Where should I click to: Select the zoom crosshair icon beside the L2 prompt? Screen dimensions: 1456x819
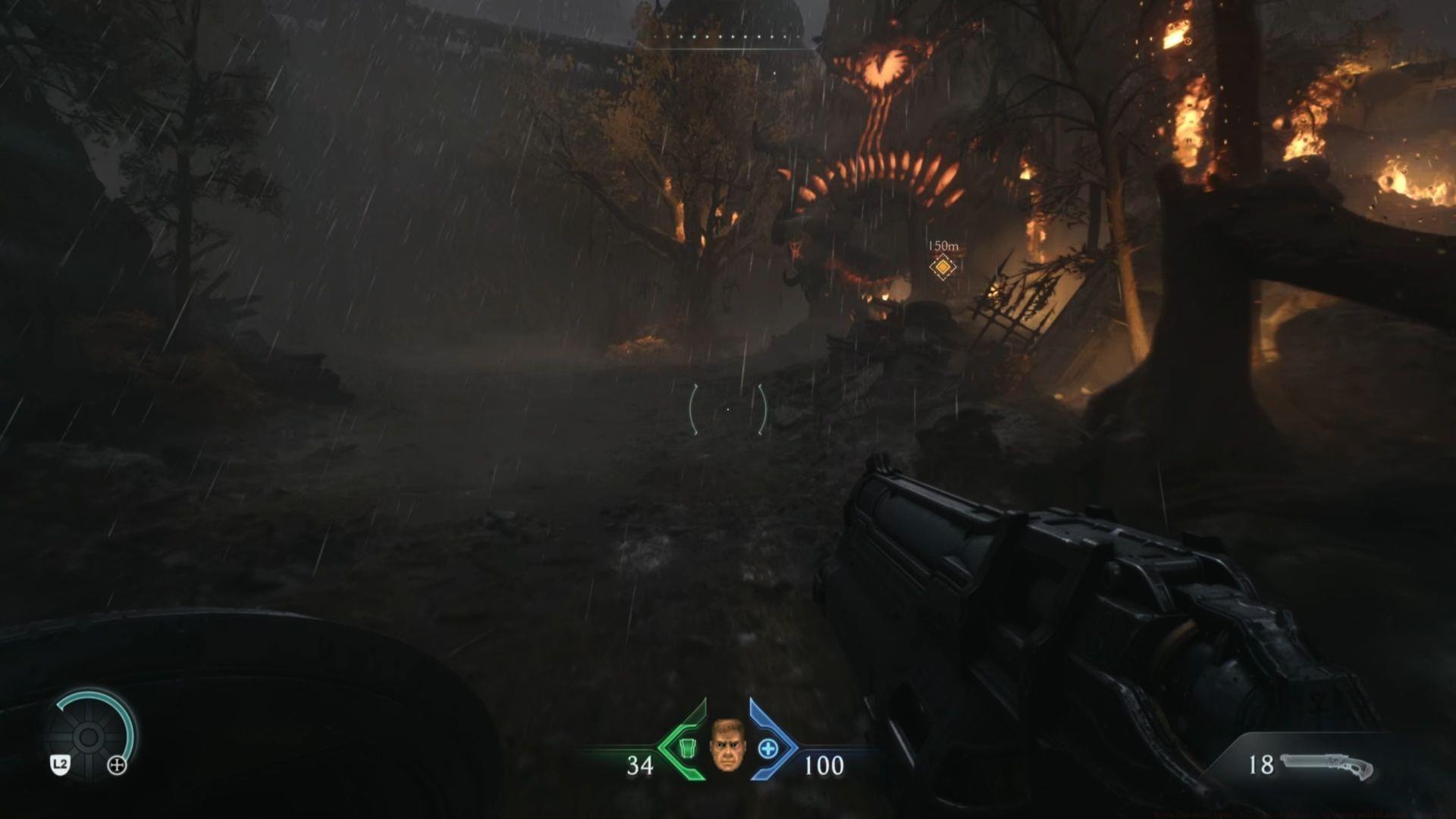tap(117, 764)
